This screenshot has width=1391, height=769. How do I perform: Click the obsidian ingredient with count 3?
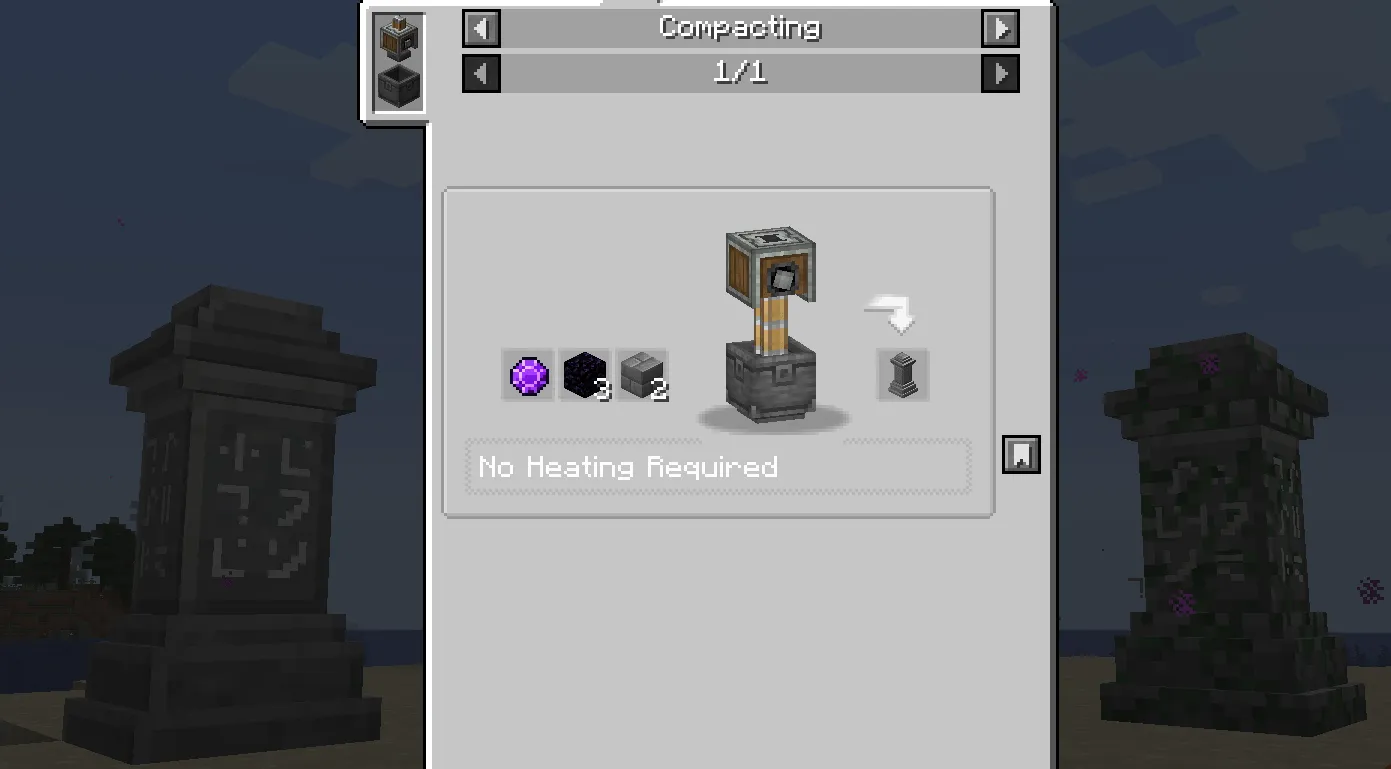586,375
